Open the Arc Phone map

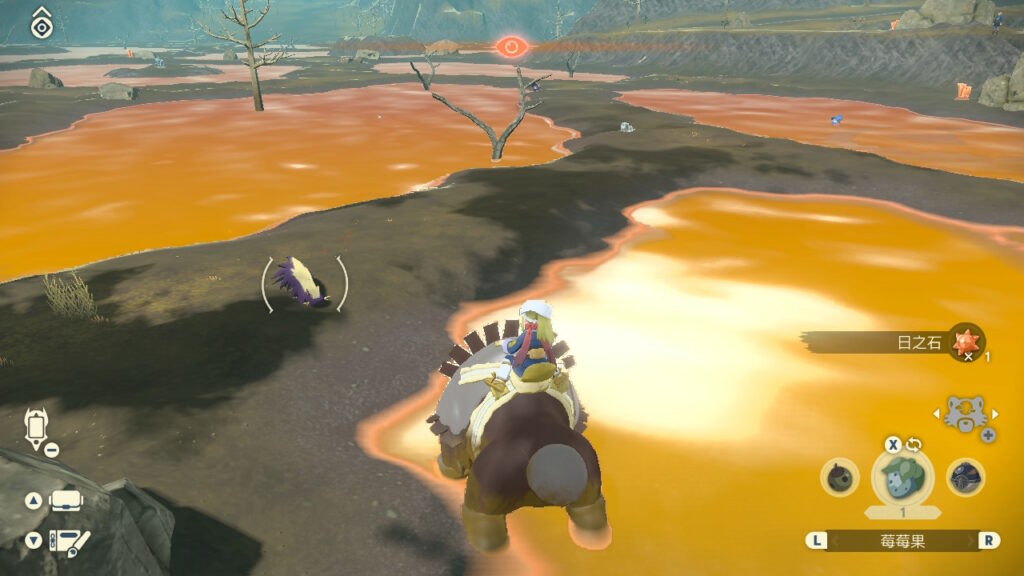point(68,541)
